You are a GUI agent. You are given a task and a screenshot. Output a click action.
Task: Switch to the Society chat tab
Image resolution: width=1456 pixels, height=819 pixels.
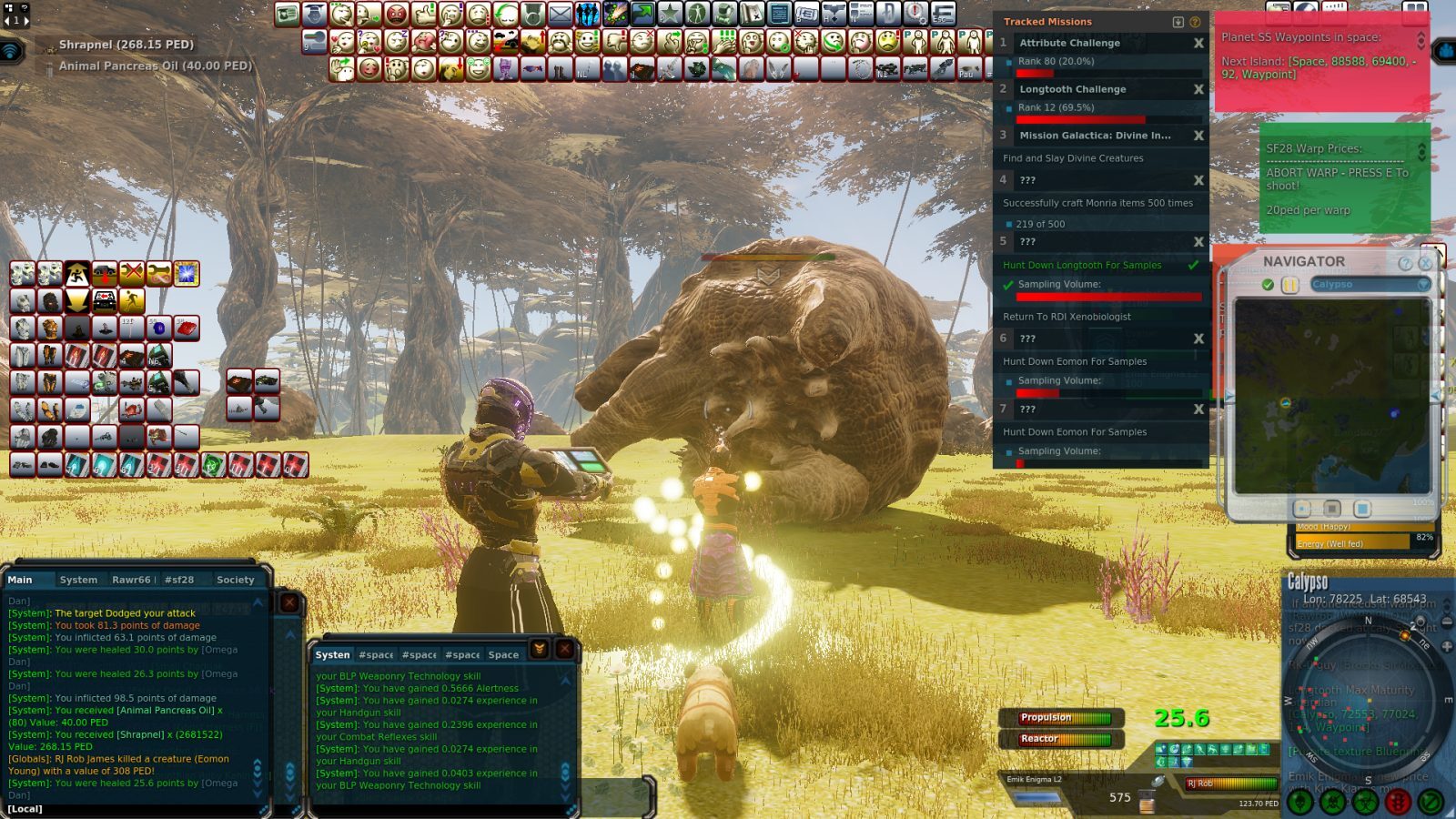coord(235,580)
